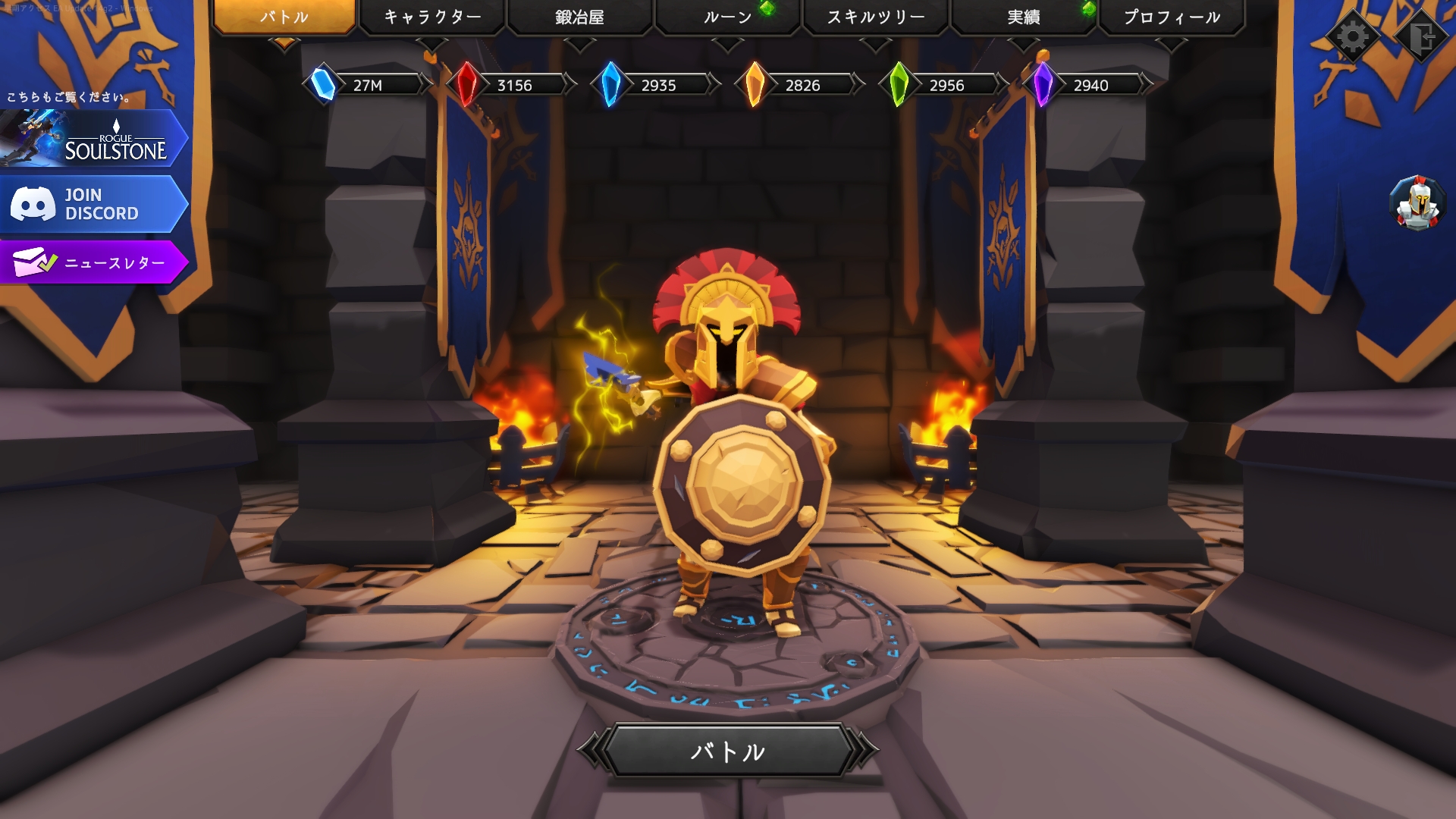Open settings with the gear icon
1456x819 pixels.
click(x=1353, y=36)
